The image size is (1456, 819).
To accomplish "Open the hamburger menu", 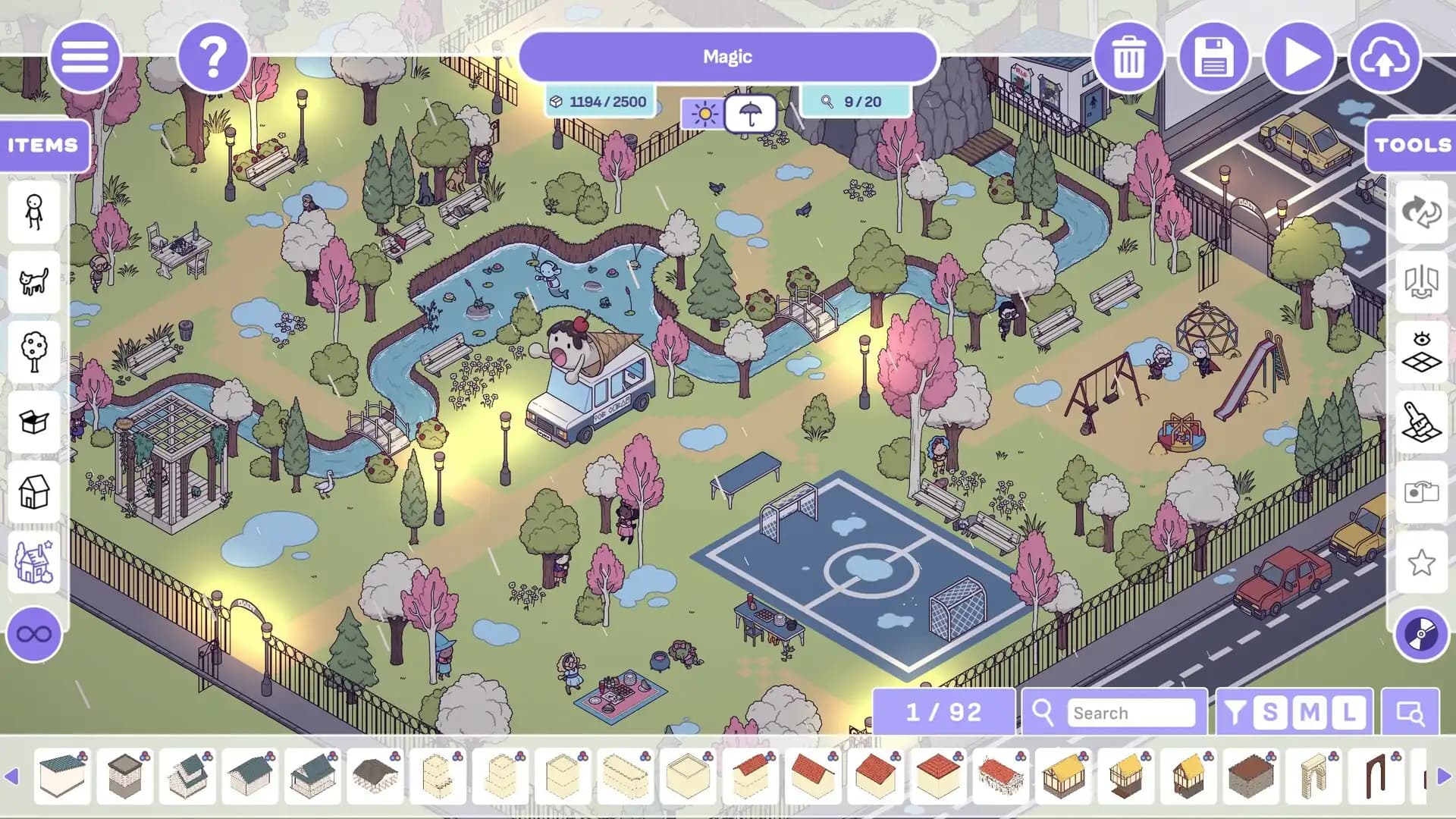I will 86,57.
